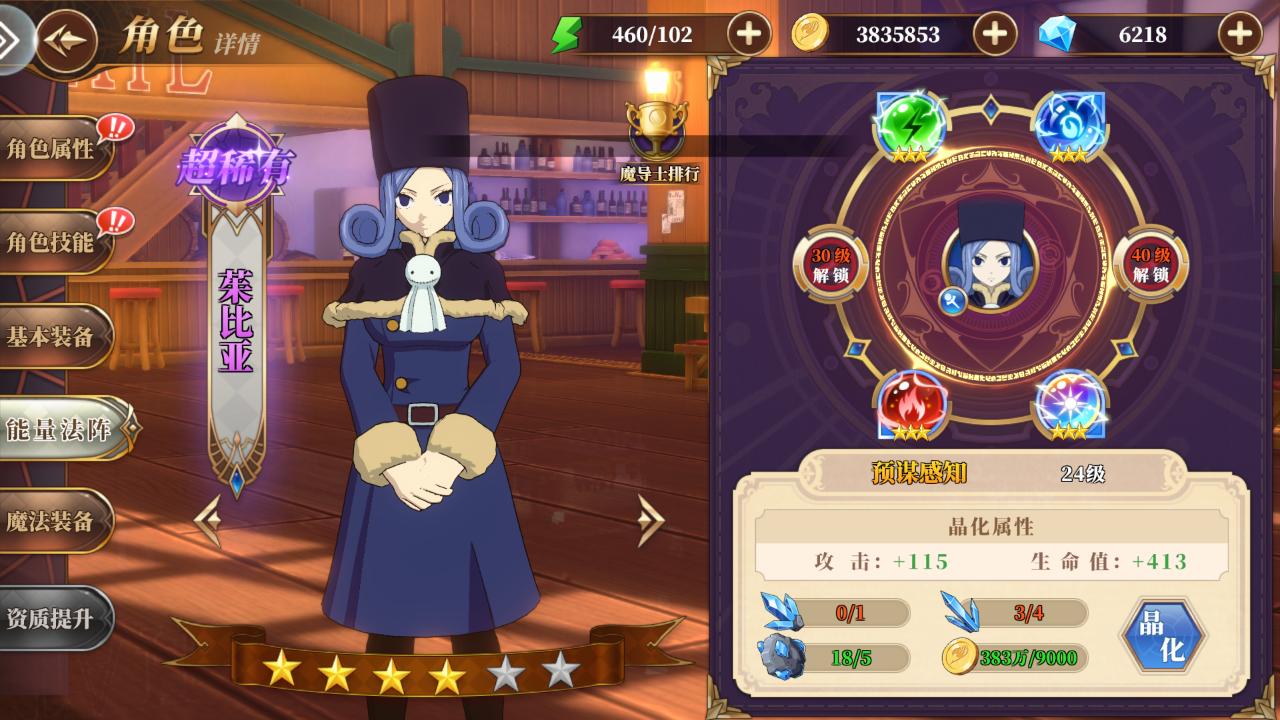
Task: Buy diamonds with the plus button
Action: click(x=1239, y=35)
